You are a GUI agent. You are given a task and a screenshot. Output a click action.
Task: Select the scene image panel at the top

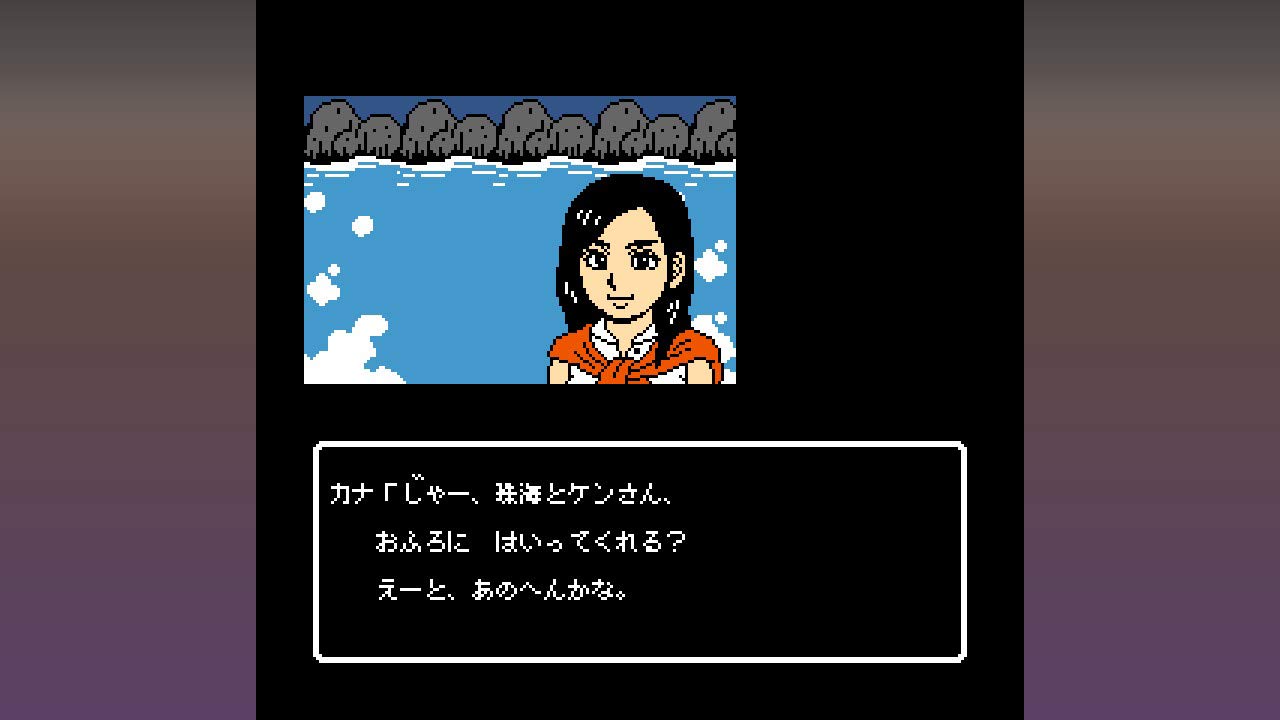[x=520, y=240]
